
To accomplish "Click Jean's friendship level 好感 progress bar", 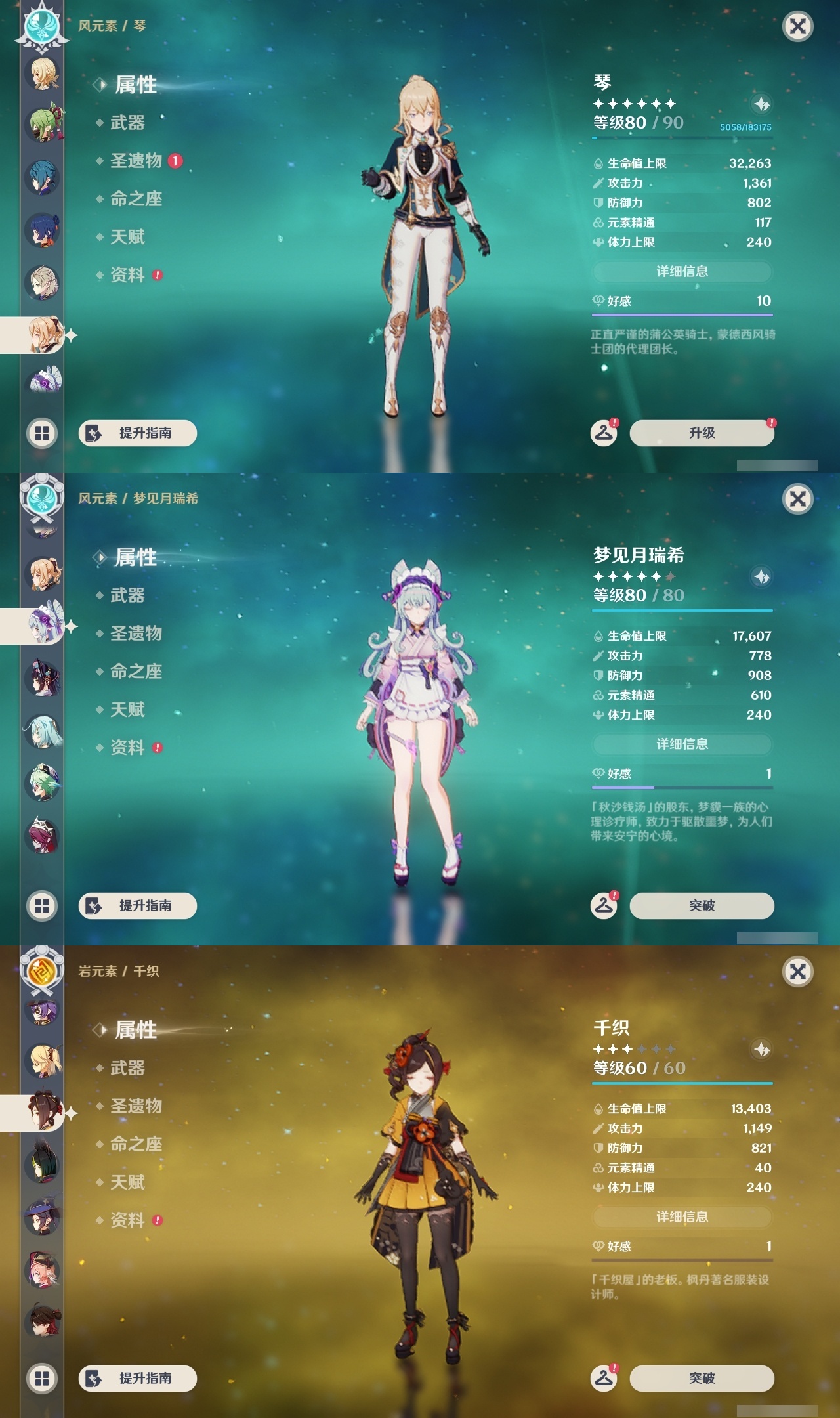I will pyautogui.click(x=682, y=309).
